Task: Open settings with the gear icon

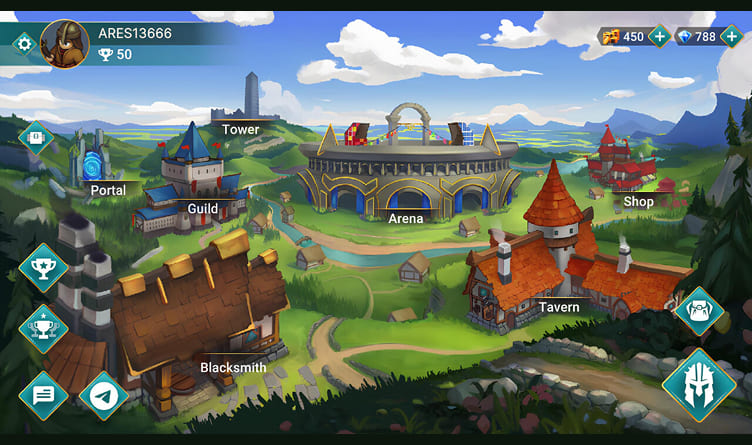Action: pos(24,43)
